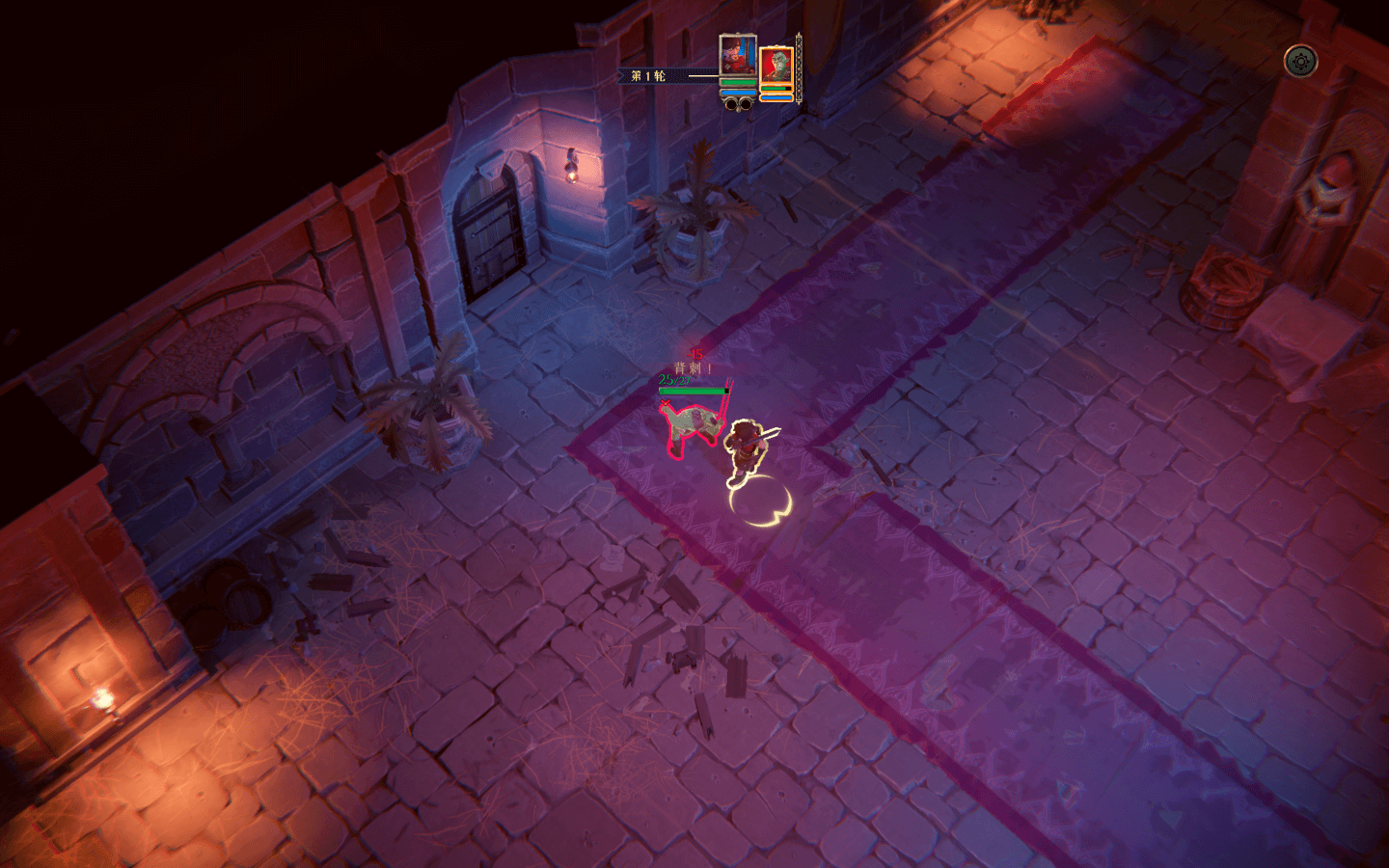The height and width of the screenshot is (868, 1389).
Task: Click the 25/27 hit point readout
Action: [x=673, y=379]
